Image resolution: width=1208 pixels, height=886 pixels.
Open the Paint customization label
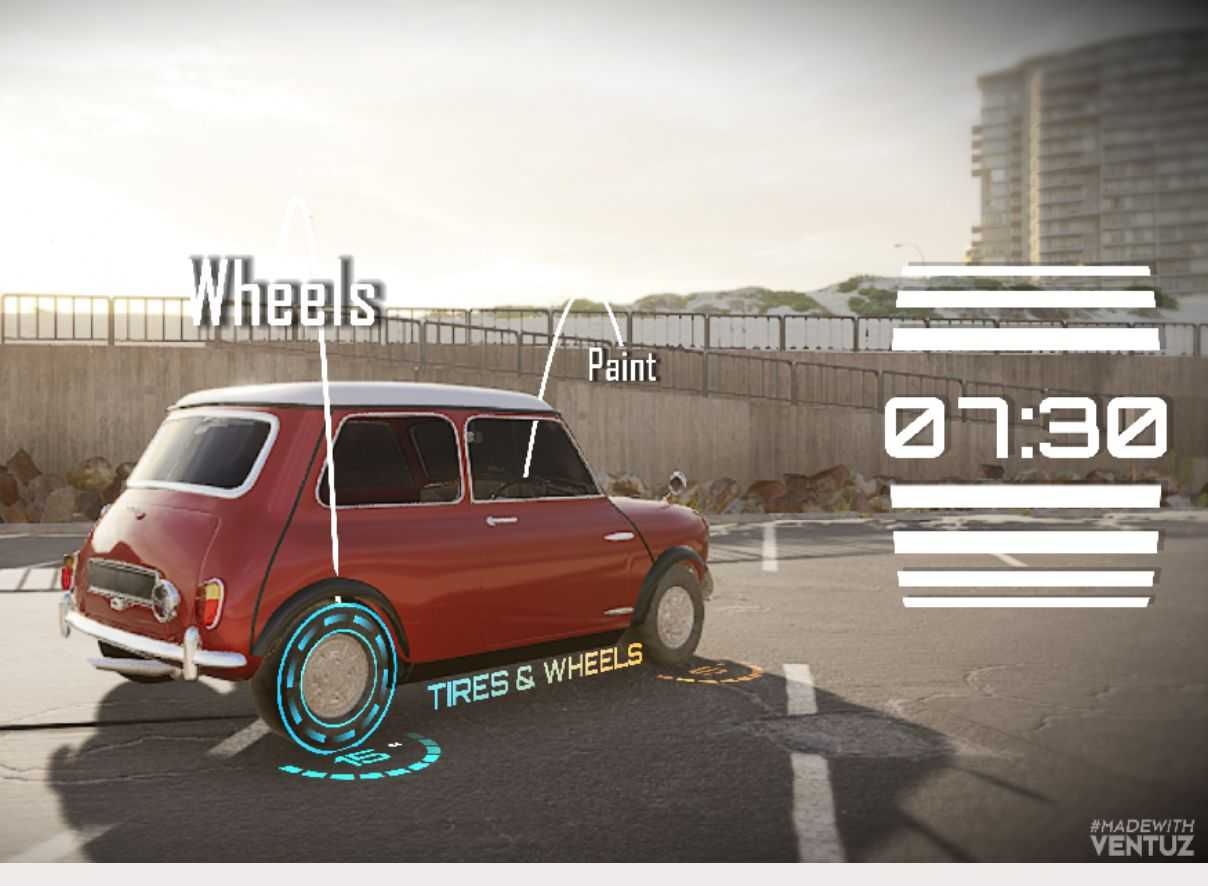pyautogui.click(x=622, y=366)
